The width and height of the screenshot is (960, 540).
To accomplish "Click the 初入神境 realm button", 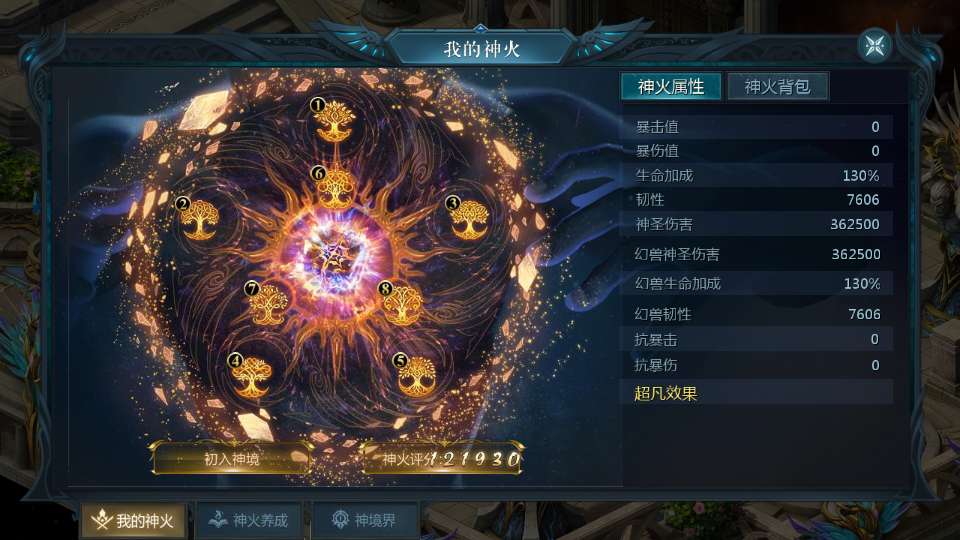I will pyautogui.click(x=231, y=460).
